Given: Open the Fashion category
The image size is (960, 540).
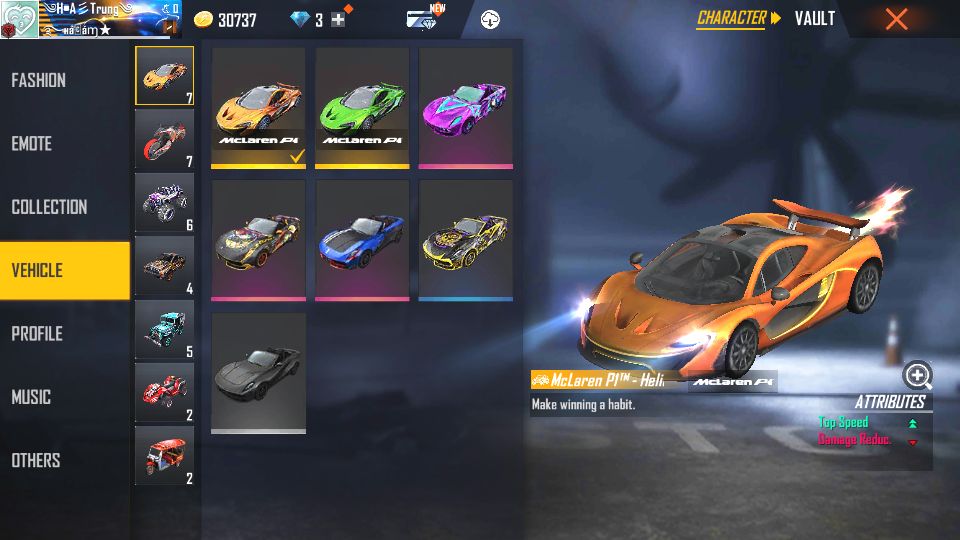Looking at the screenshot, I should [x=40, y=80].
